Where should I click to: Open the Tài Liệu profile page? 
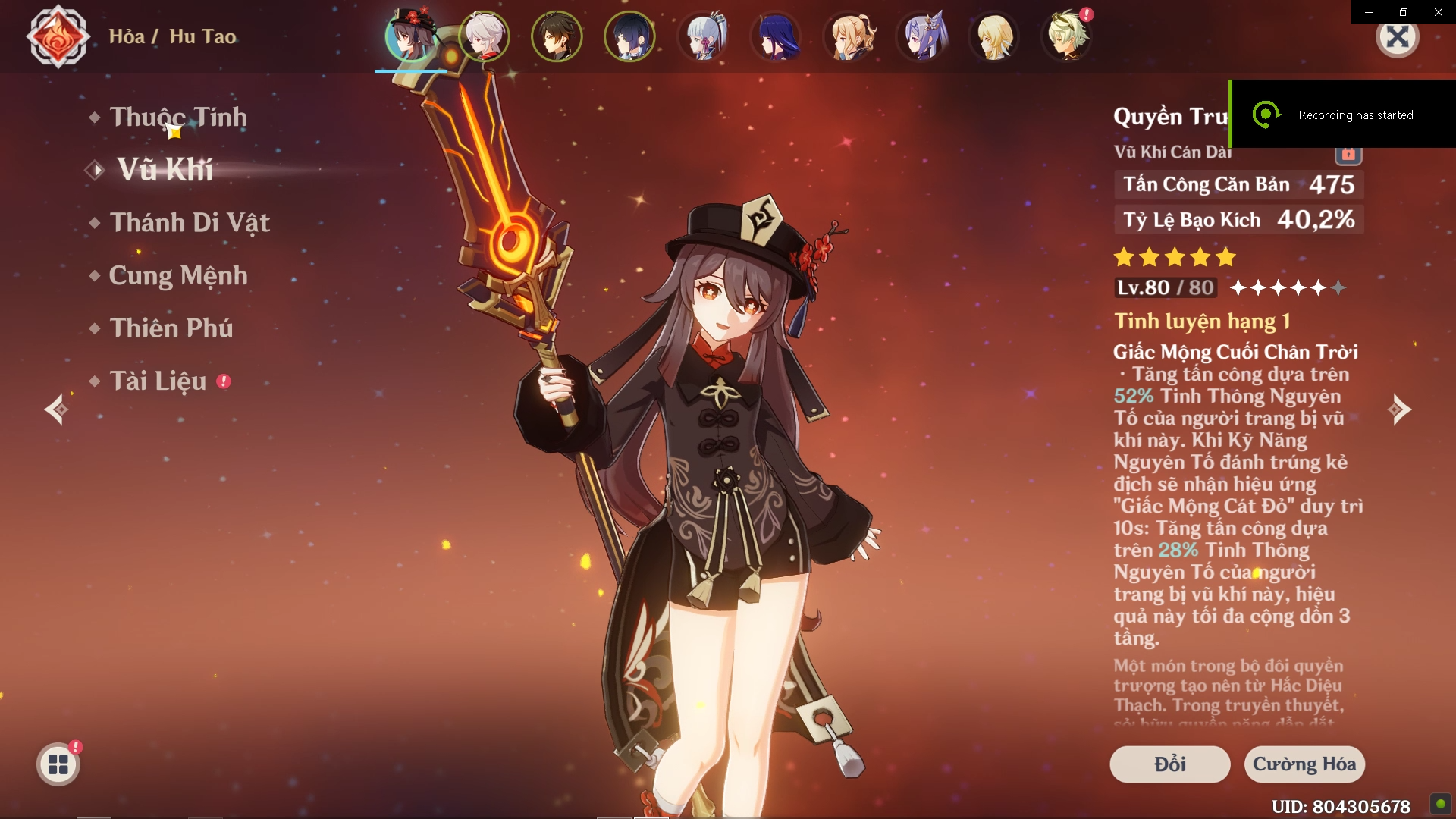pyautogui.click(x=158, y=381)
